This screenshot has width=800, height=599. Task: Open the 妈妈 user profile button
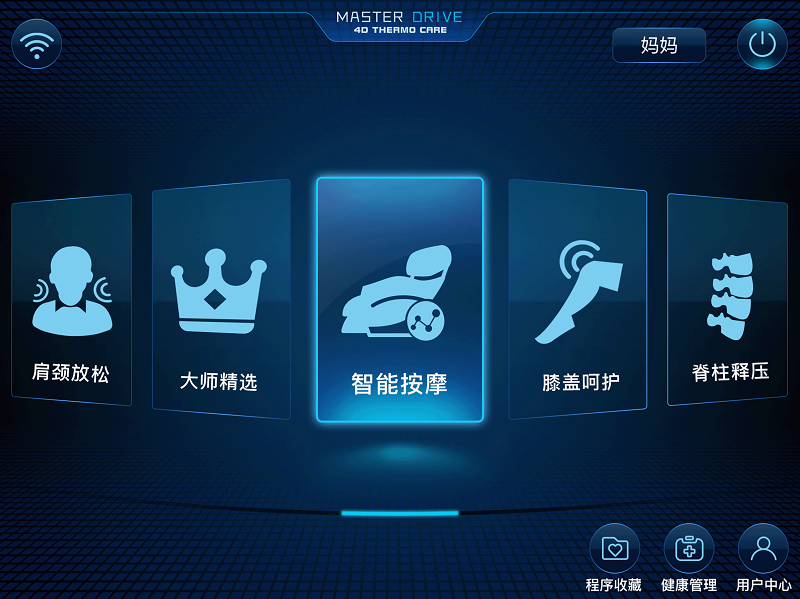point(659,45)
